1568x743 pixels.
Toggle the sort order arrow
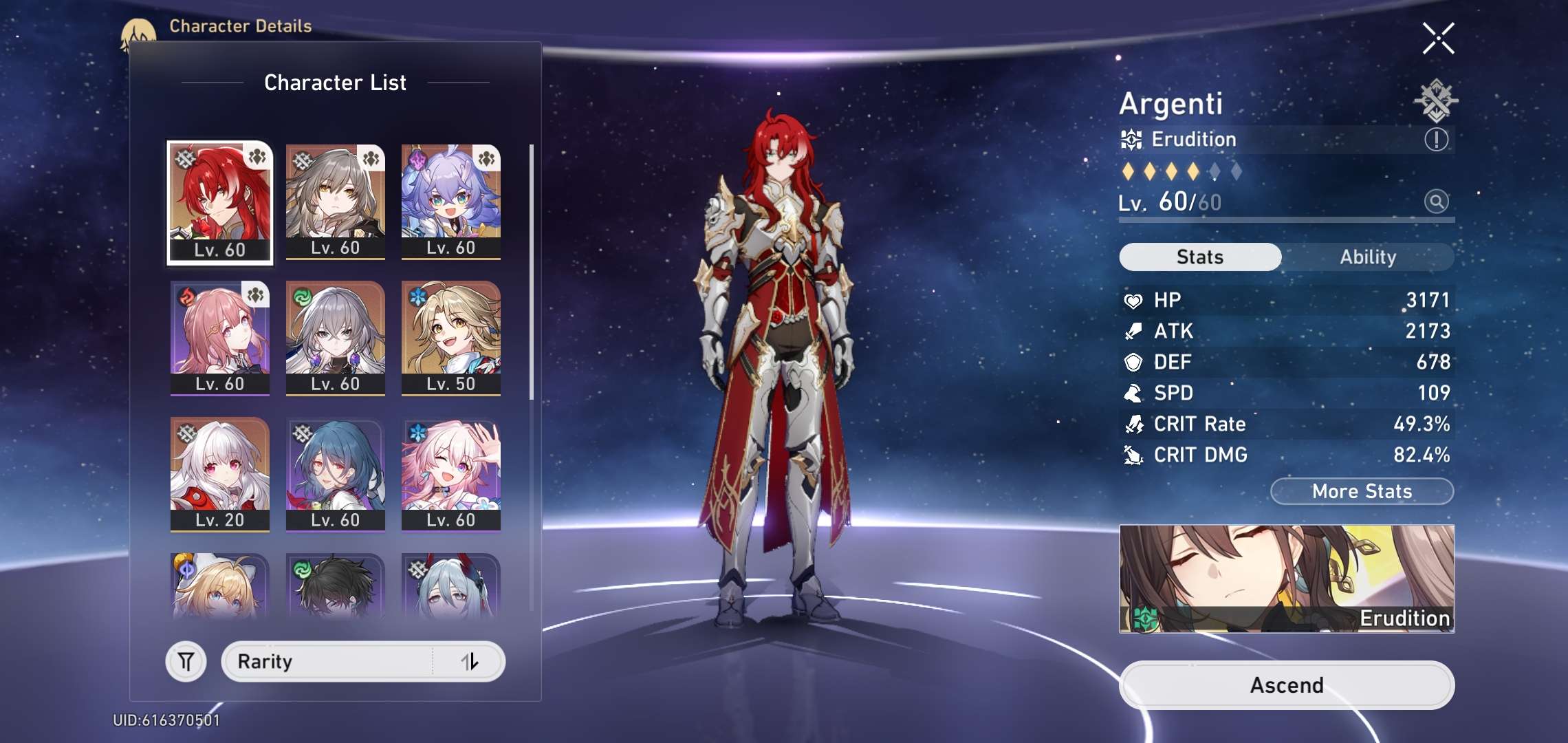[470, 662]
